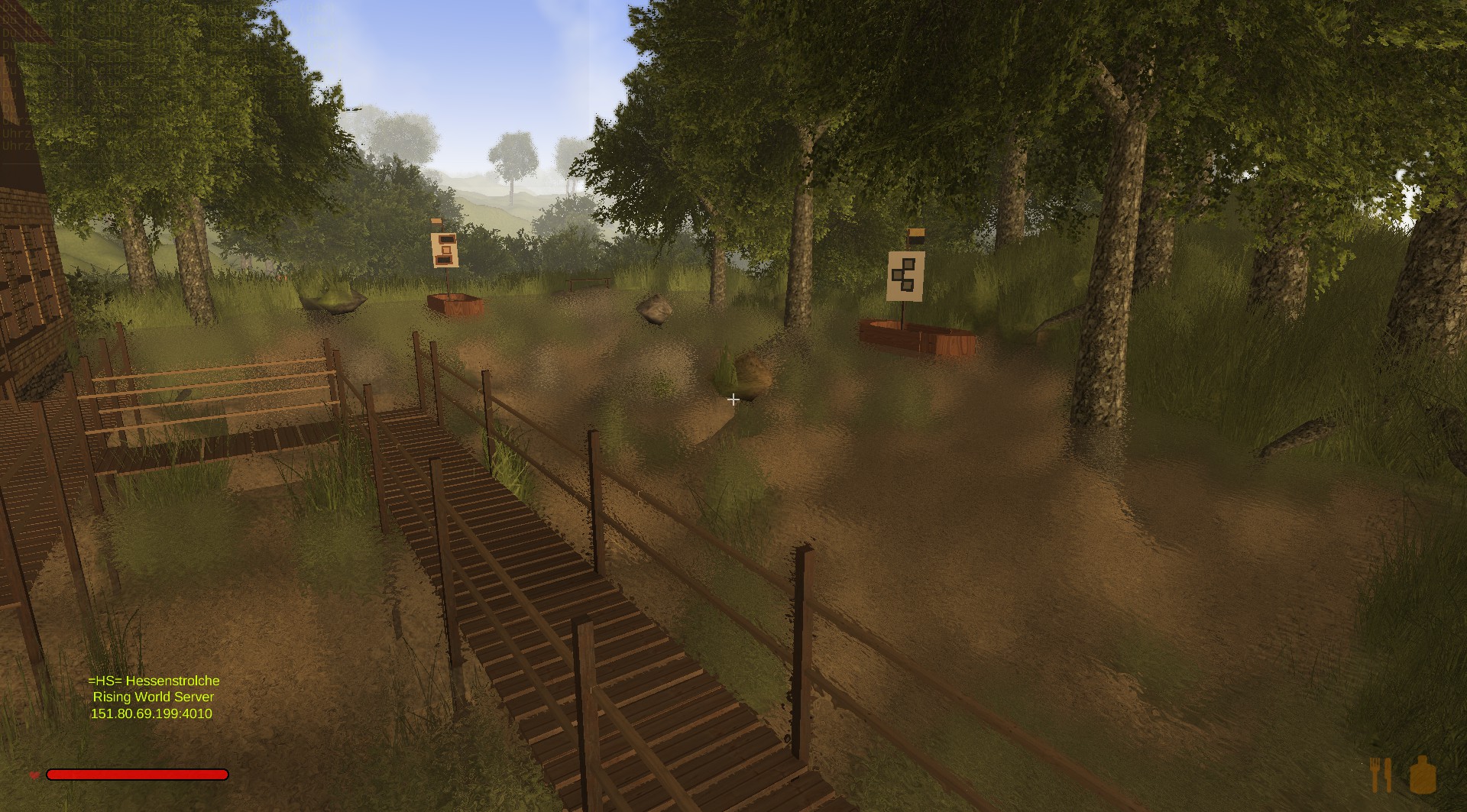Click the fork and knife hunger icon

pyautogui.click(x=1381, y=774)
